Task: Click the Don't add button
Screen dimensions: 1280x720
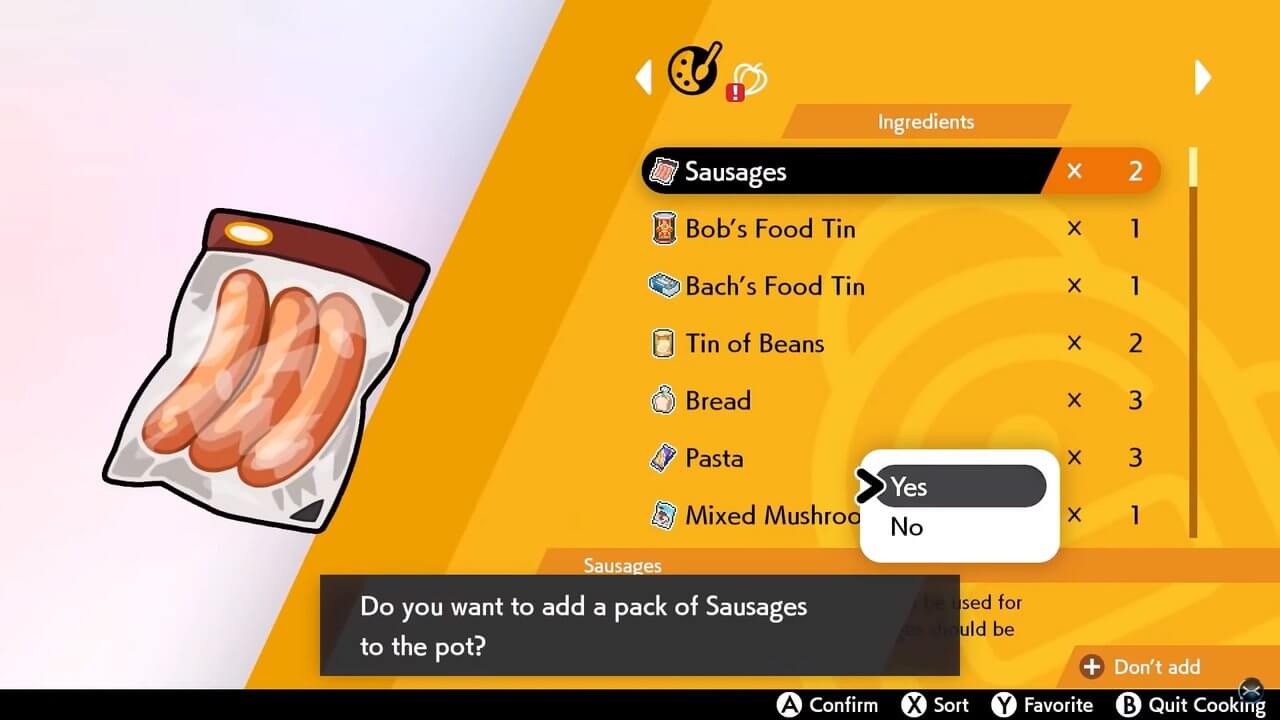Action: (1150, 666)
